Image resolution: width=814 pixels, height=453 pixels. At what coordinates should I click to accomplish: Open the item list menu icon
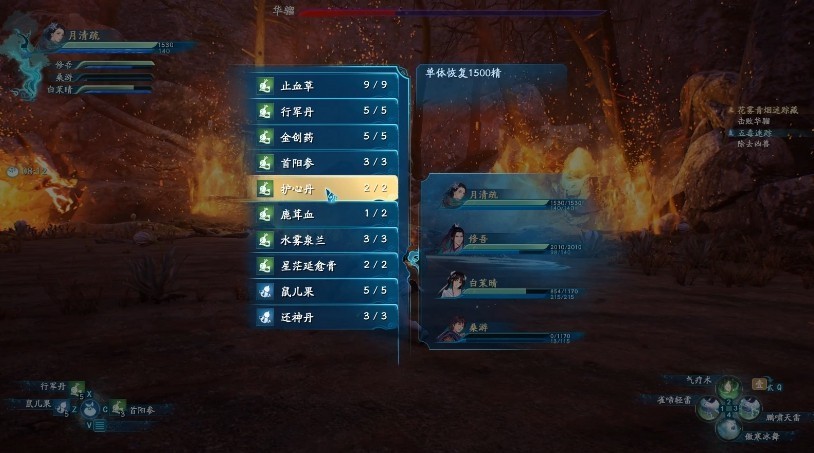pos(98,425)
